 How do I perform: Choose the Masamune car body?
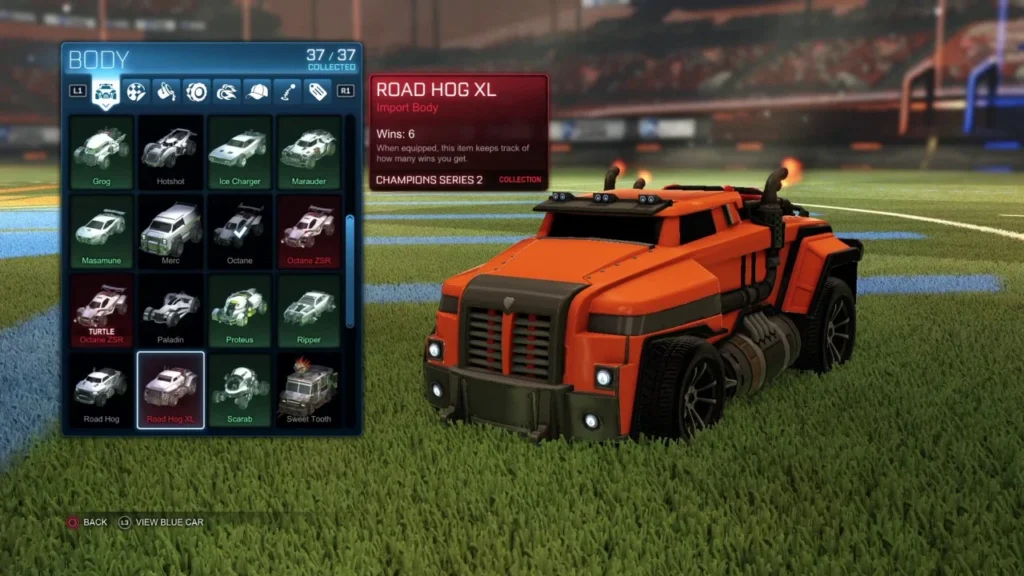click(101, 231)
